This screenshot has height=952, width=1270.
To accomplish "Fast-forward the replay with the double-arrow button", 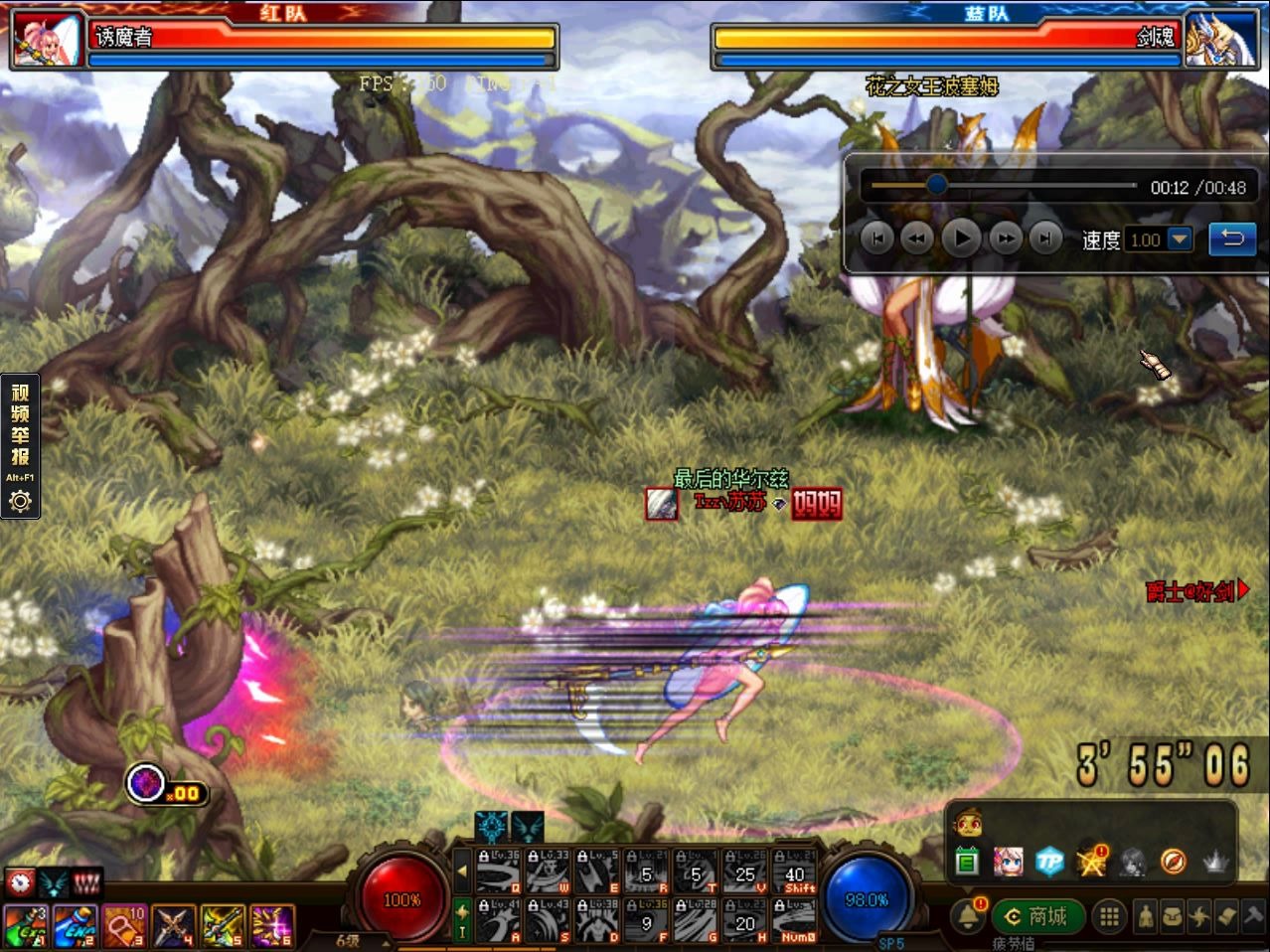I will pyautogui.click(x=1006, y=238).
